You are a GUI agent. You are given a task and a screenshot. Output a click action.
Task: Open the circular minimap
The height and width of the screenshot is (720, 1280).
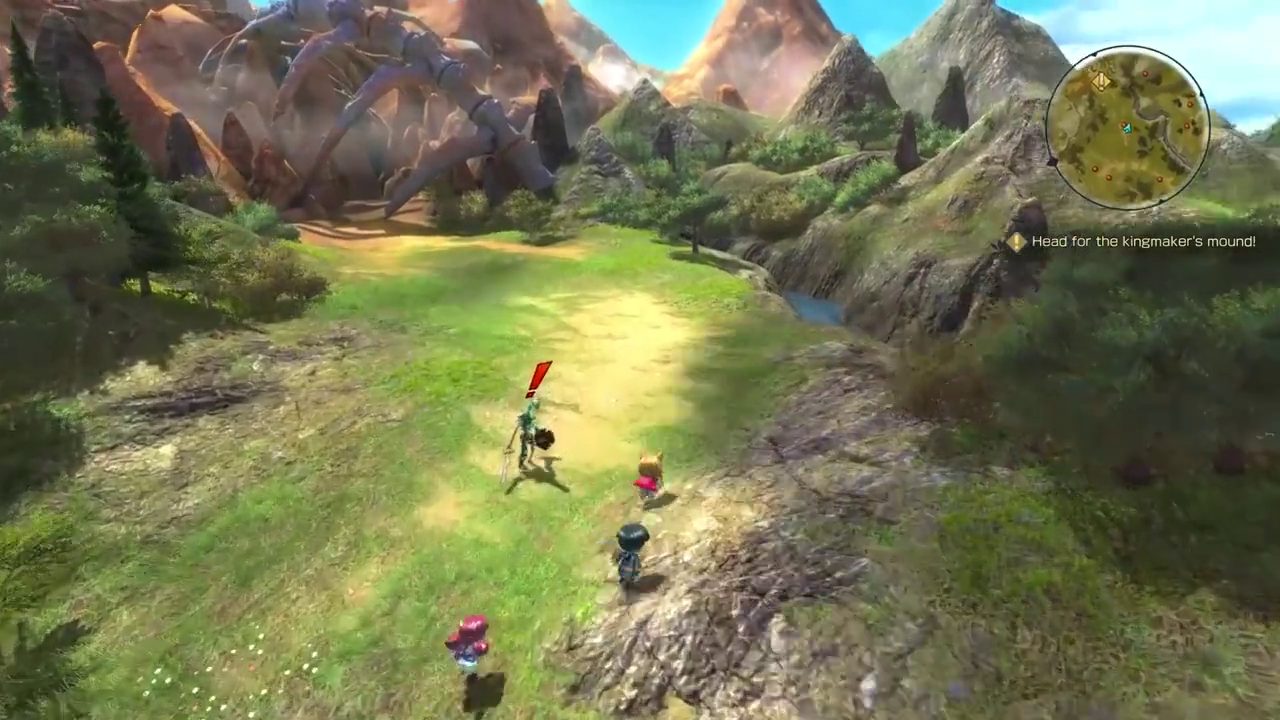pyautogui.click(x=1127, y=129)
